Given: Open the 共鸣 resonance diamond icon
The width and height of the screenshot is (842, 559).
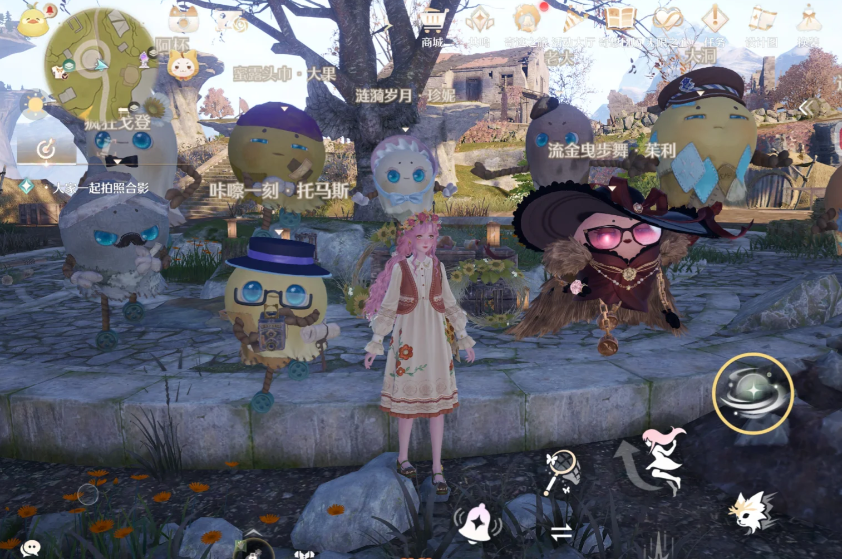Looking at the screenshot, I should [479, 19].
